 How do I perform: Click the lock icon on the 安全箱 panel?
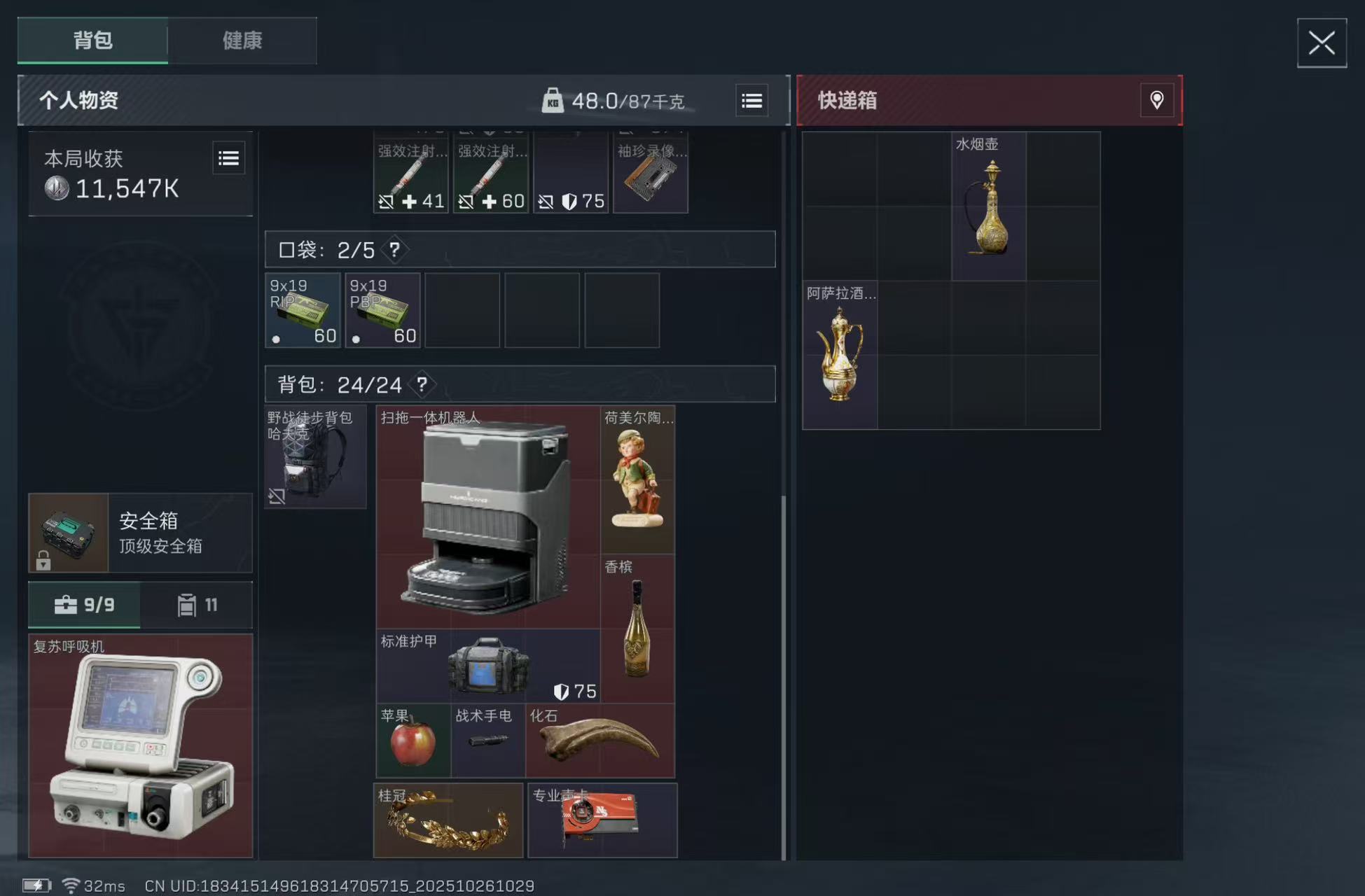tap(44, 560)
